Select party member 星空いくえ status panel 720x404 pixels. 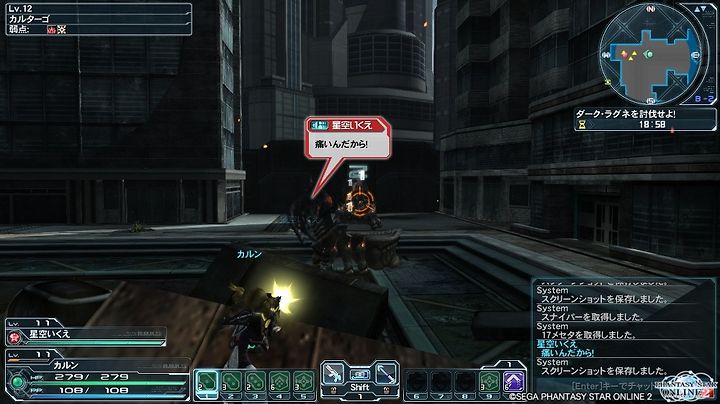(x=86, y=333)
